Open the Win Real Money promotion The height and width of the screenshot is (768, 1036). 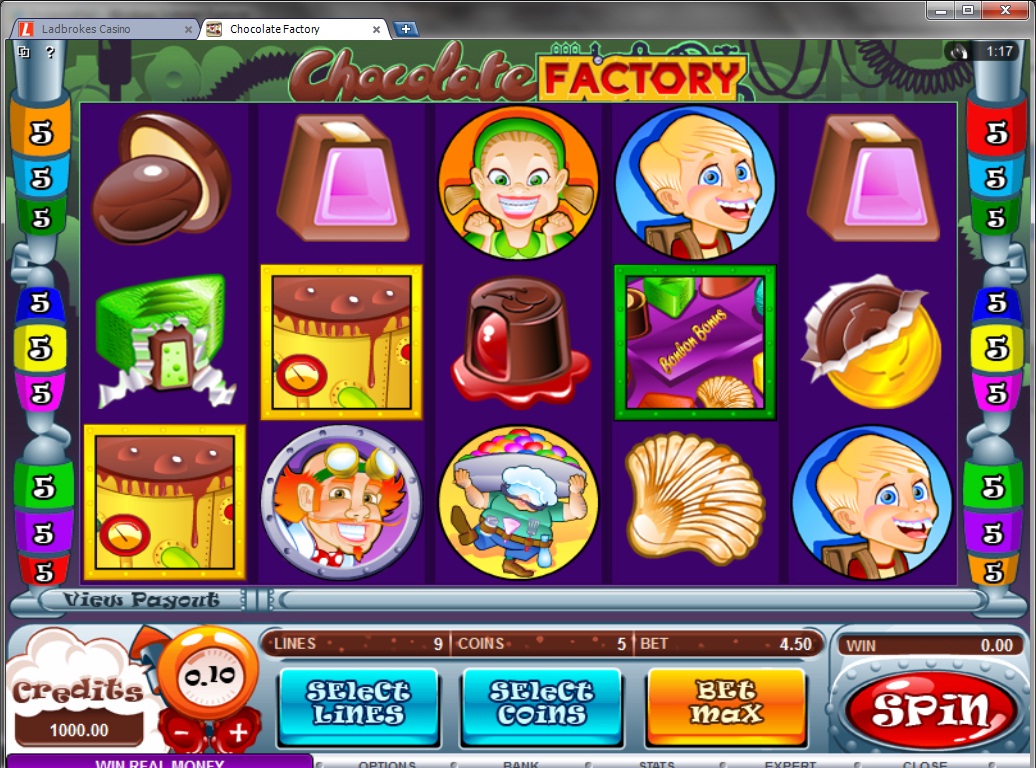pos(160,763)
